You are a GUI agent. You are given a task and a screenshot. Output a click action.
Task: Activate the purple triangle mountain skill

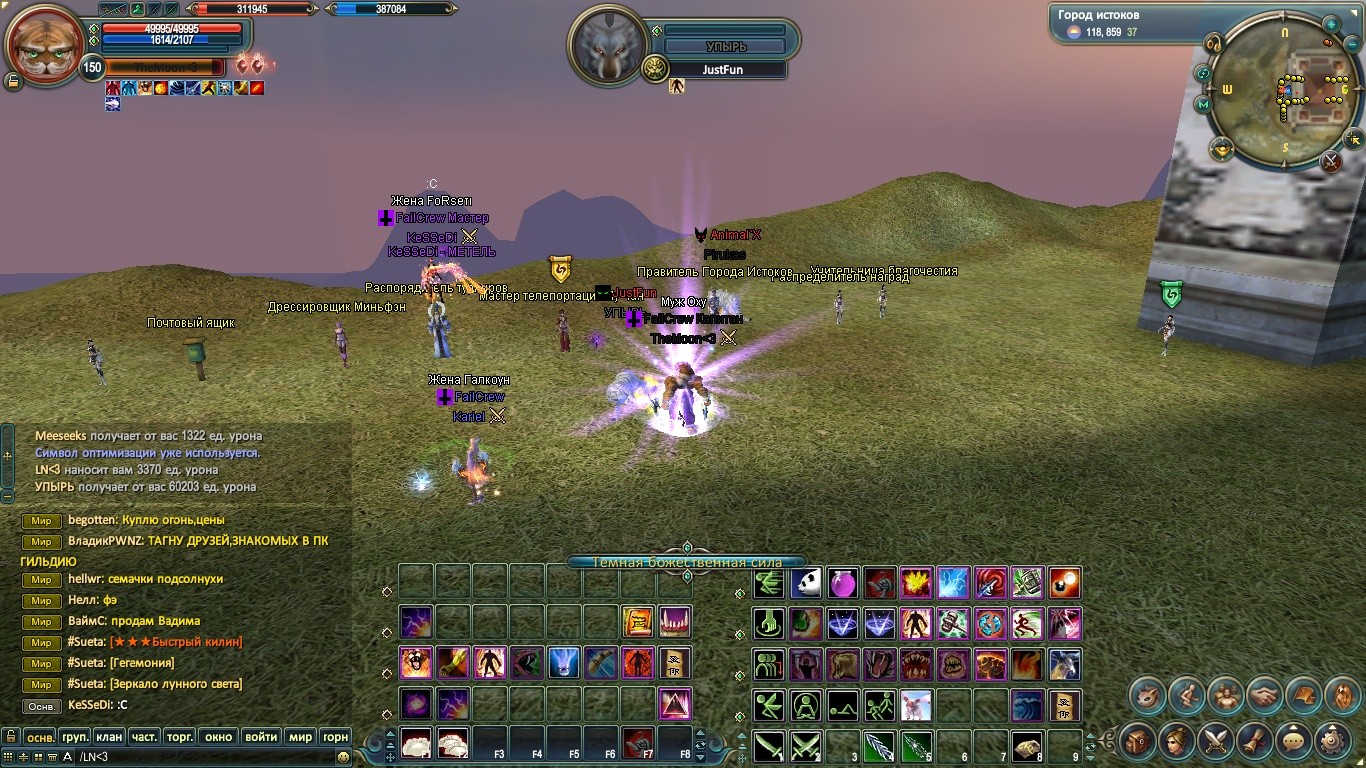(x=675, y=704)
